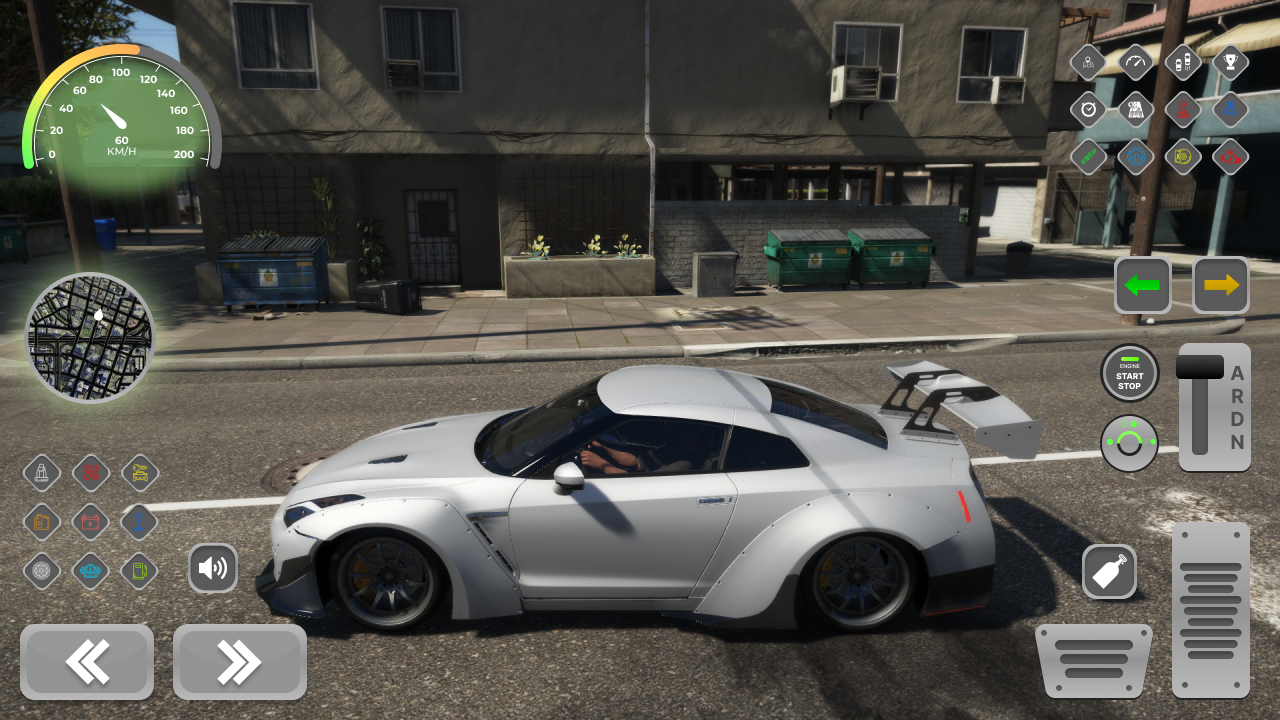
Task: Mute the game sound with speaker button
Action: [213, 568]
